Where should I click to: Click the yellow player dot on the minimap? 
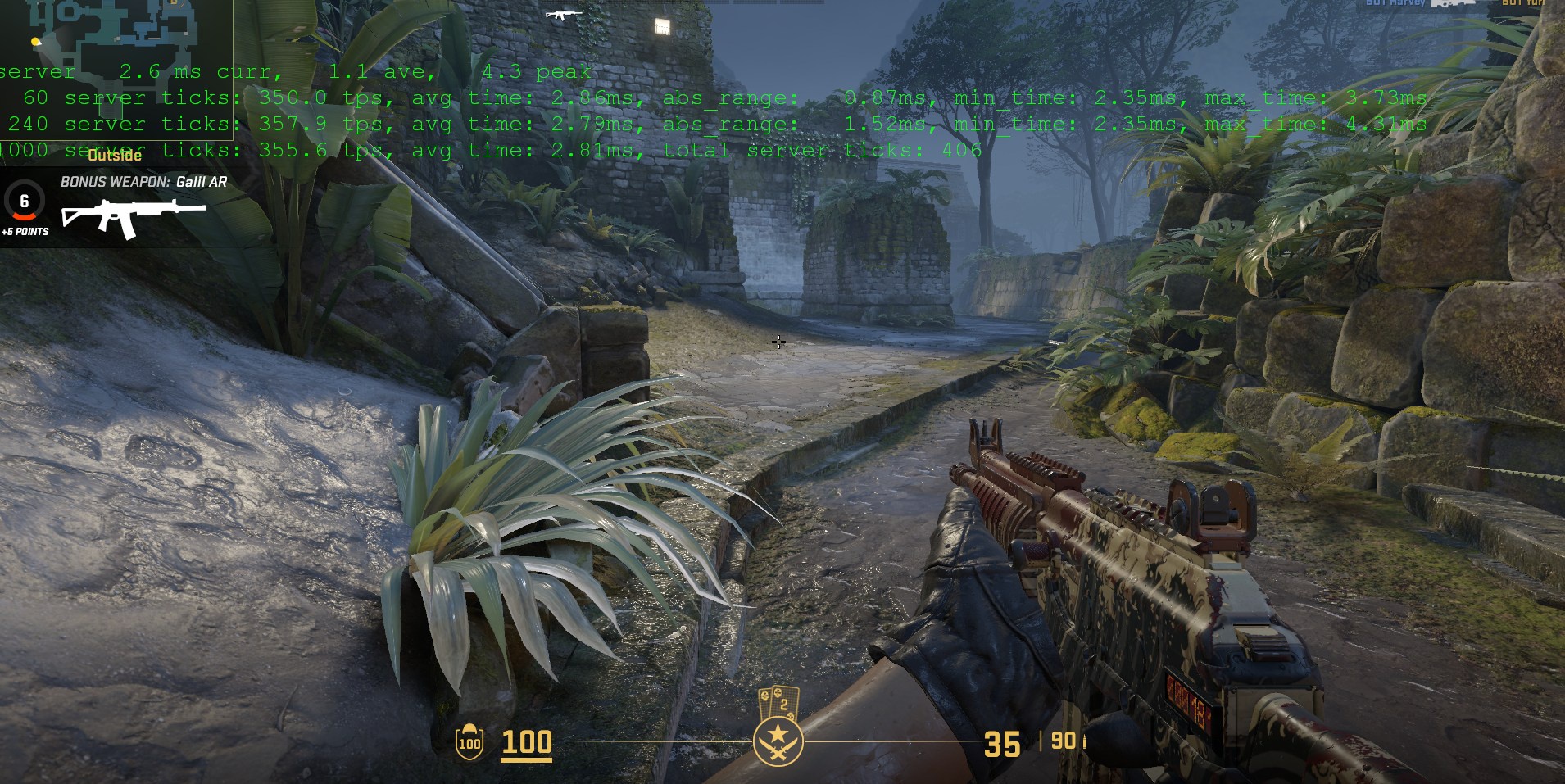coord(34,41)
